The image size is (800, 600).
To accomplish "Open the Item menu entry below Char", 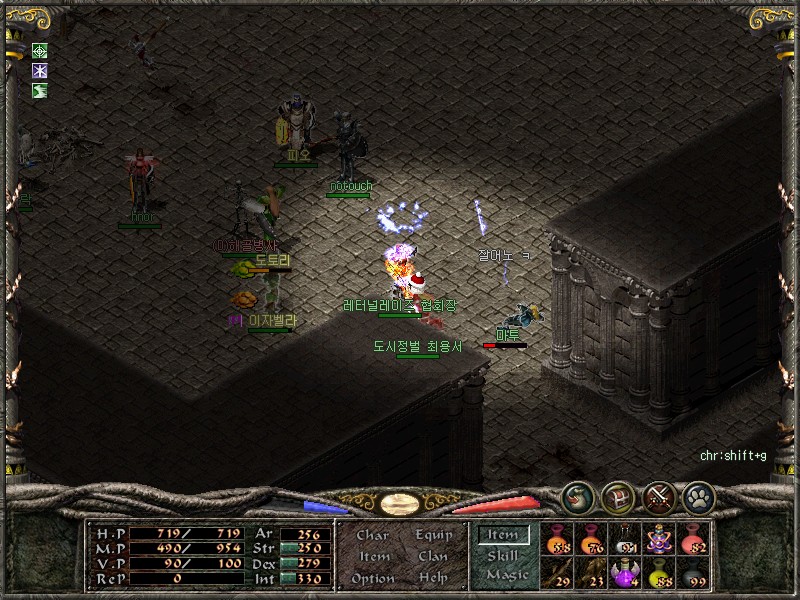I will pyautogui.click(x=373, y=556).
